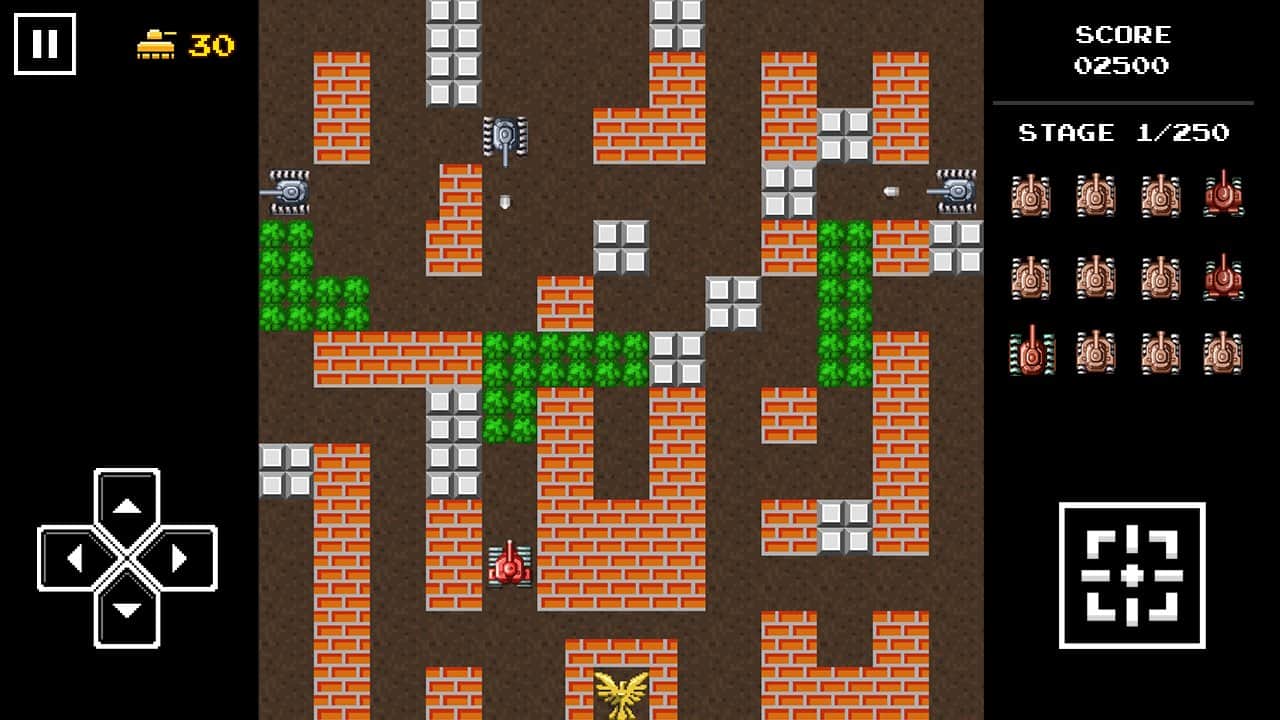The image size is (1280, 720).
Task: Click the red player tank on the battlefield
Action: [x=509, y=566]
